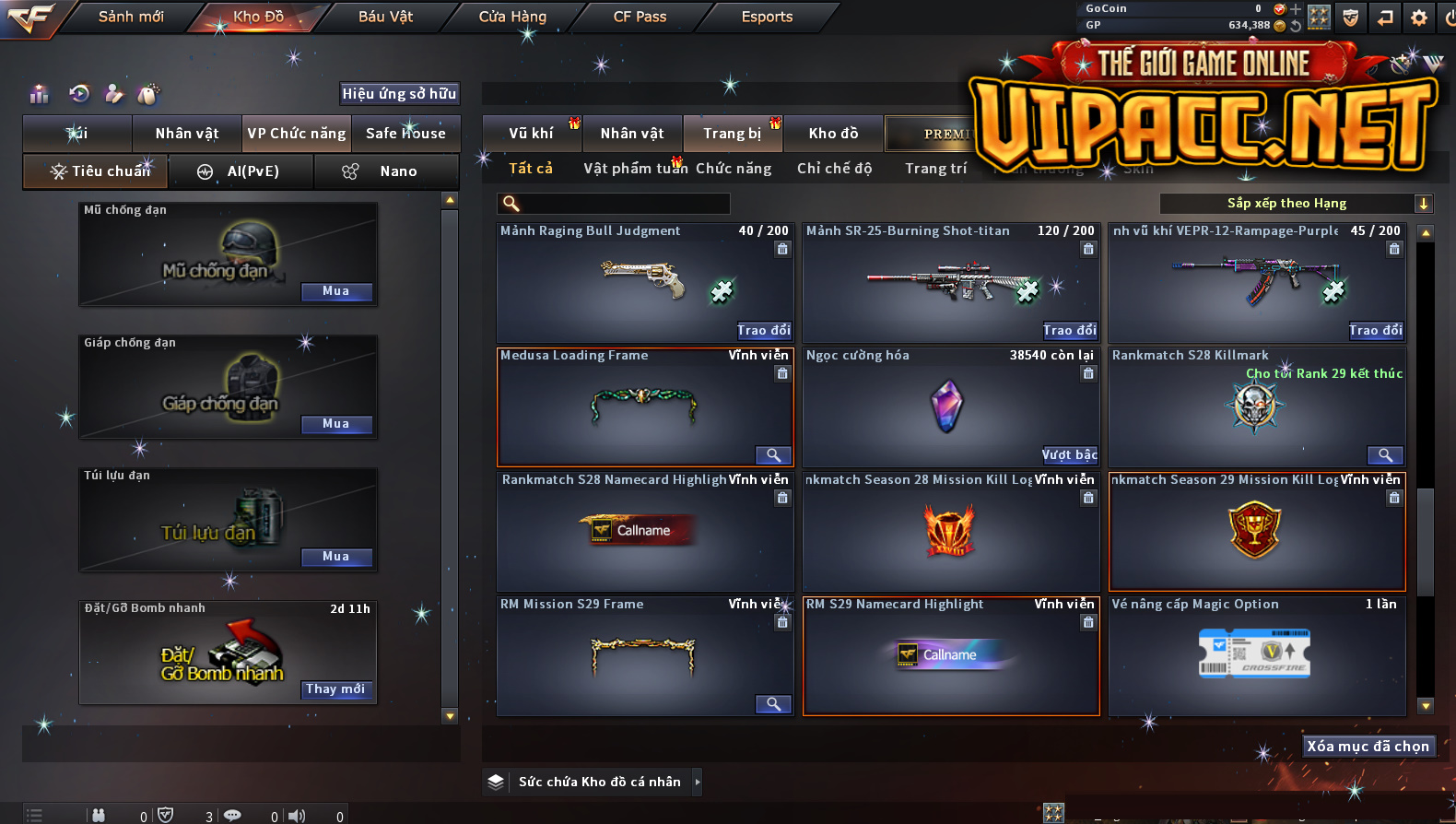Click Vượt bậc on Ngọc cường hóa
This screenshot has height=824, width=1456.
click(1070, 454)
